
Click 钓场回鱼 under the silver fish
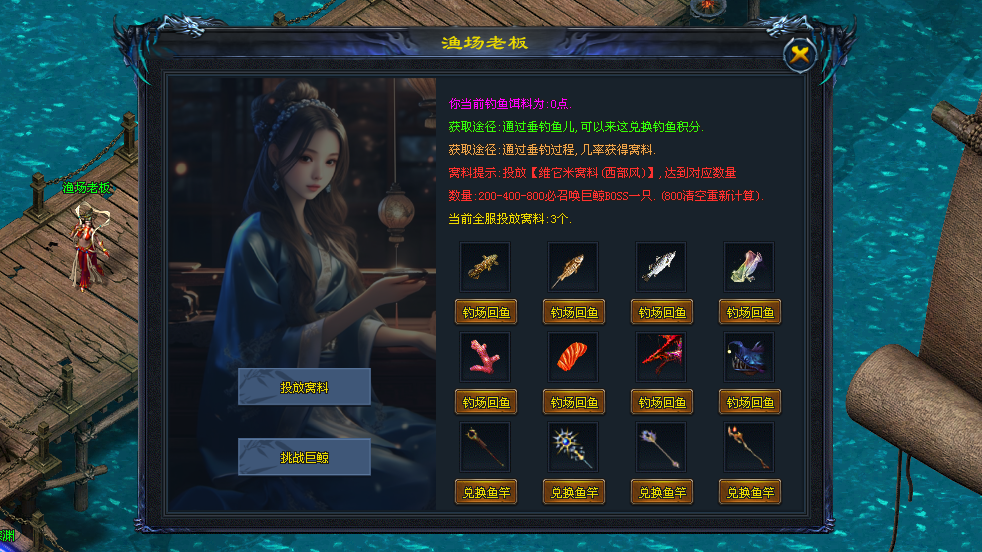(662, 312)
